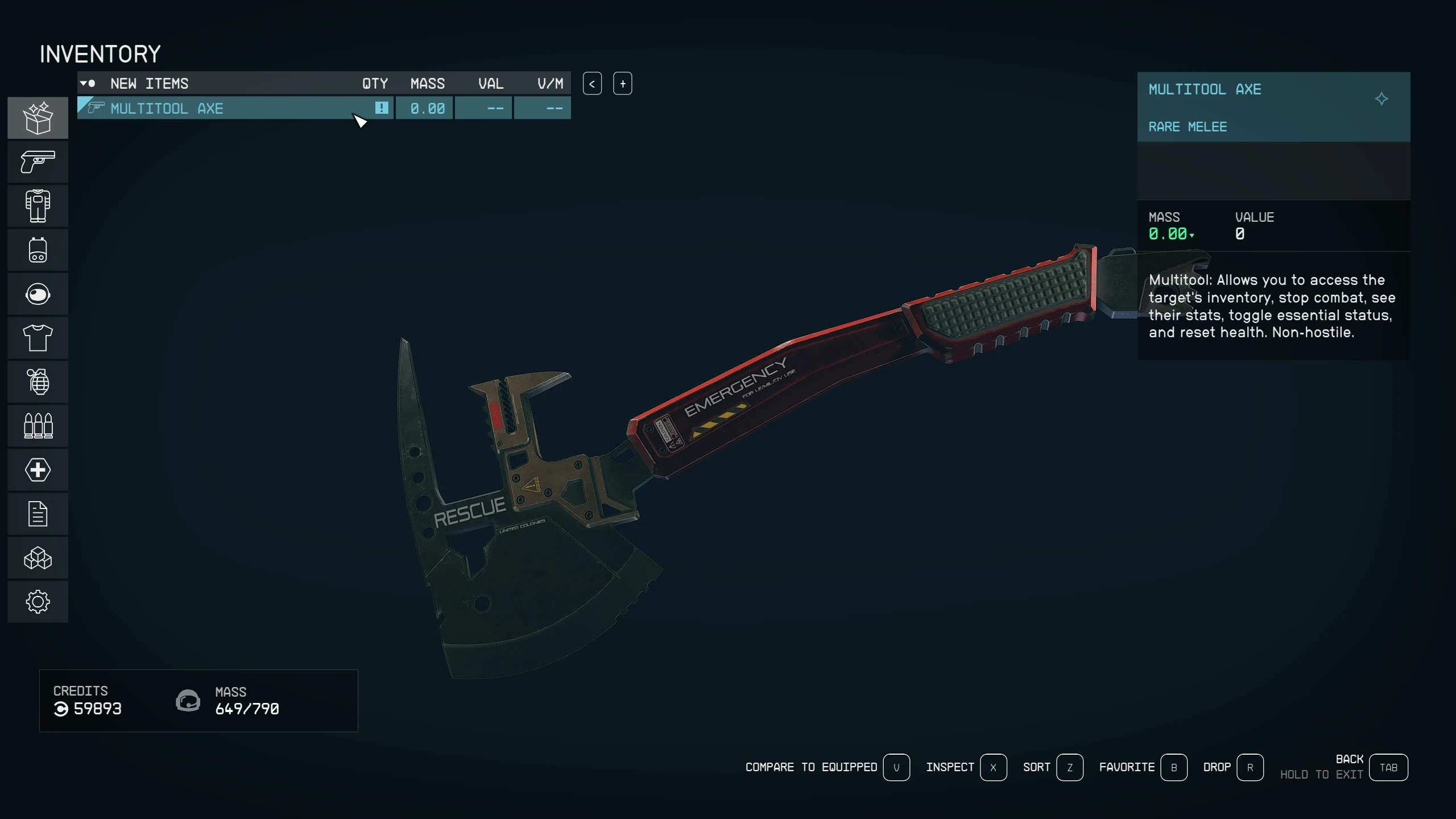Show the Spacesuits category
This screenshot has height=819, width=1456.
click(38, 206)
